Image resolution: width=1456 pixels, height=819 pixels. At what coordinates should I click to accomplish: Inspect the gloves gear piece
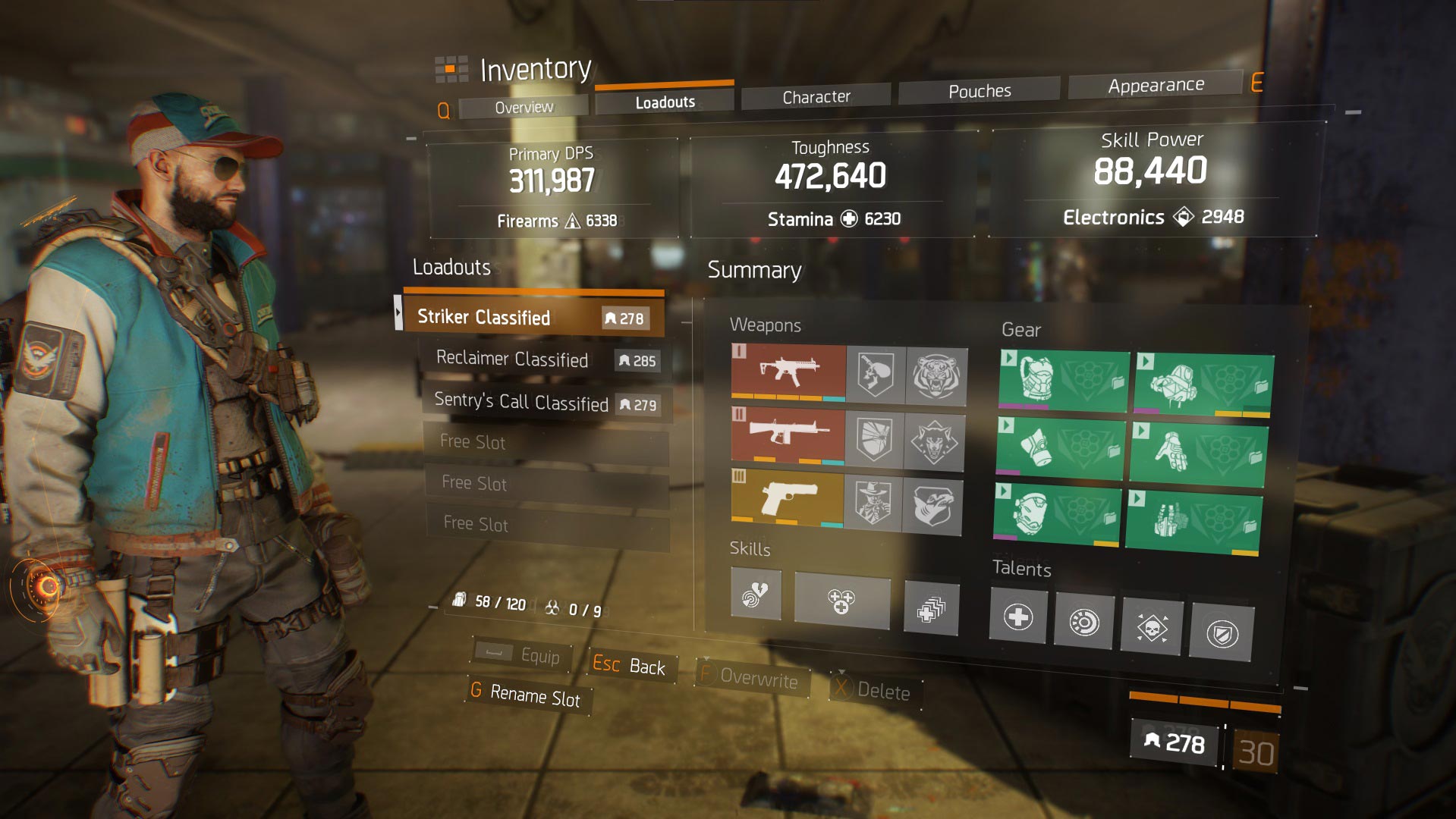[1197, 454]
